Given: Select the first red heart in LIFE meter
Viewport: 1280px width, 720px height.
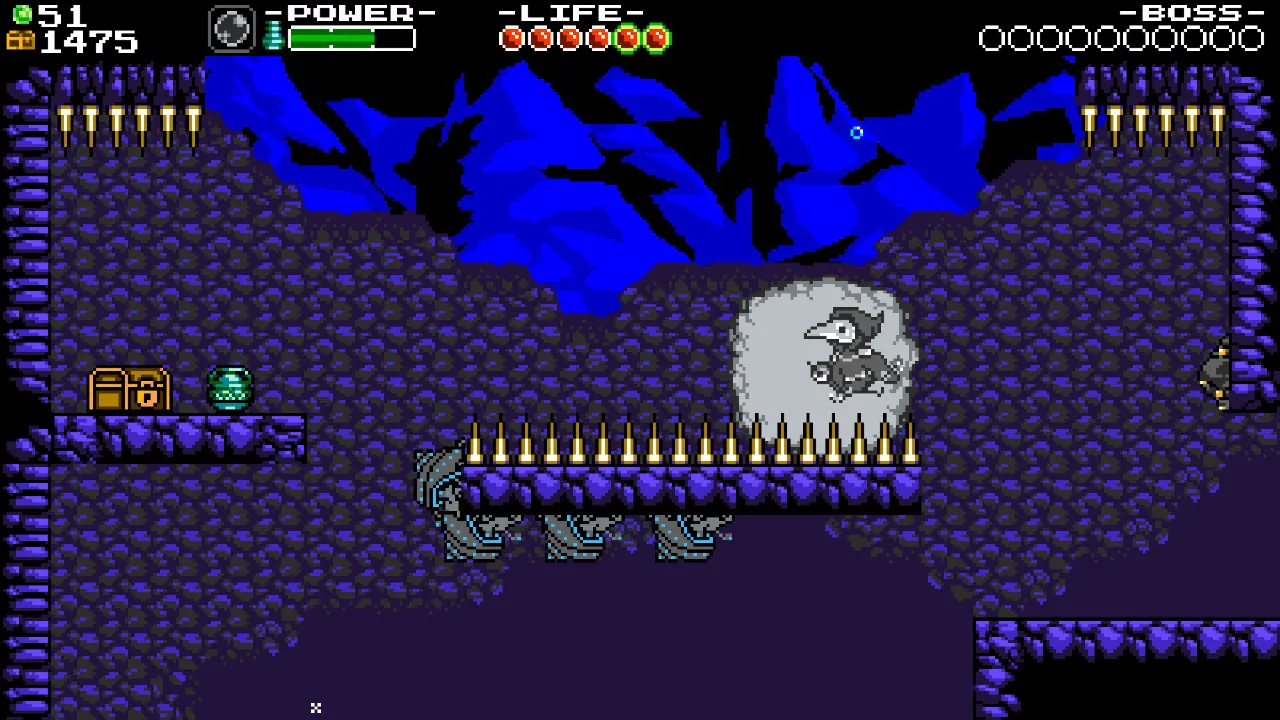Looking at the screenshot, I should click(511, 38).
